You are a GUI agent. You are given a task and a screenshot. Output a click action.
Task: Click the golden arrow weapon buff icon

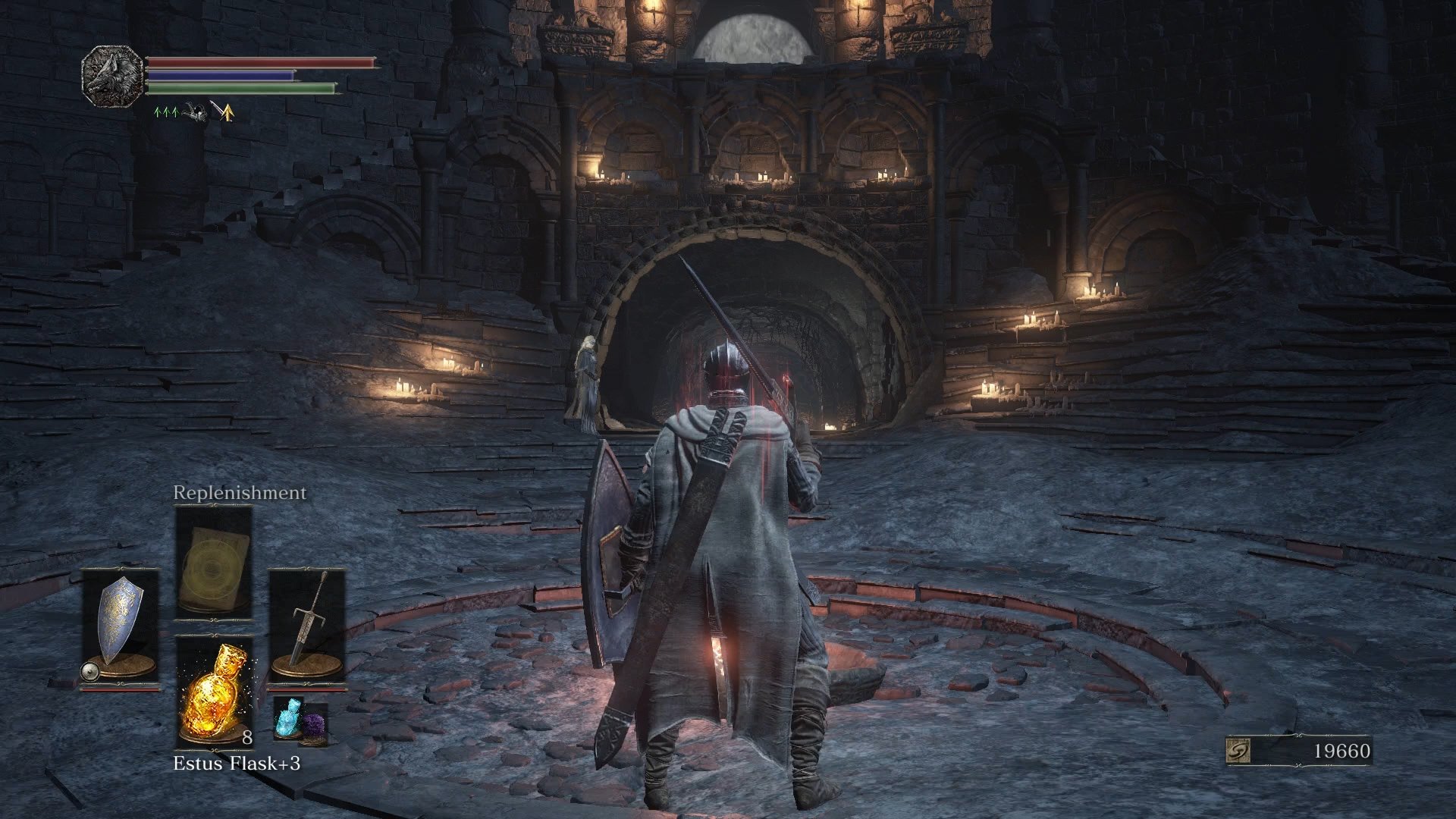click(x=227, y=114)
